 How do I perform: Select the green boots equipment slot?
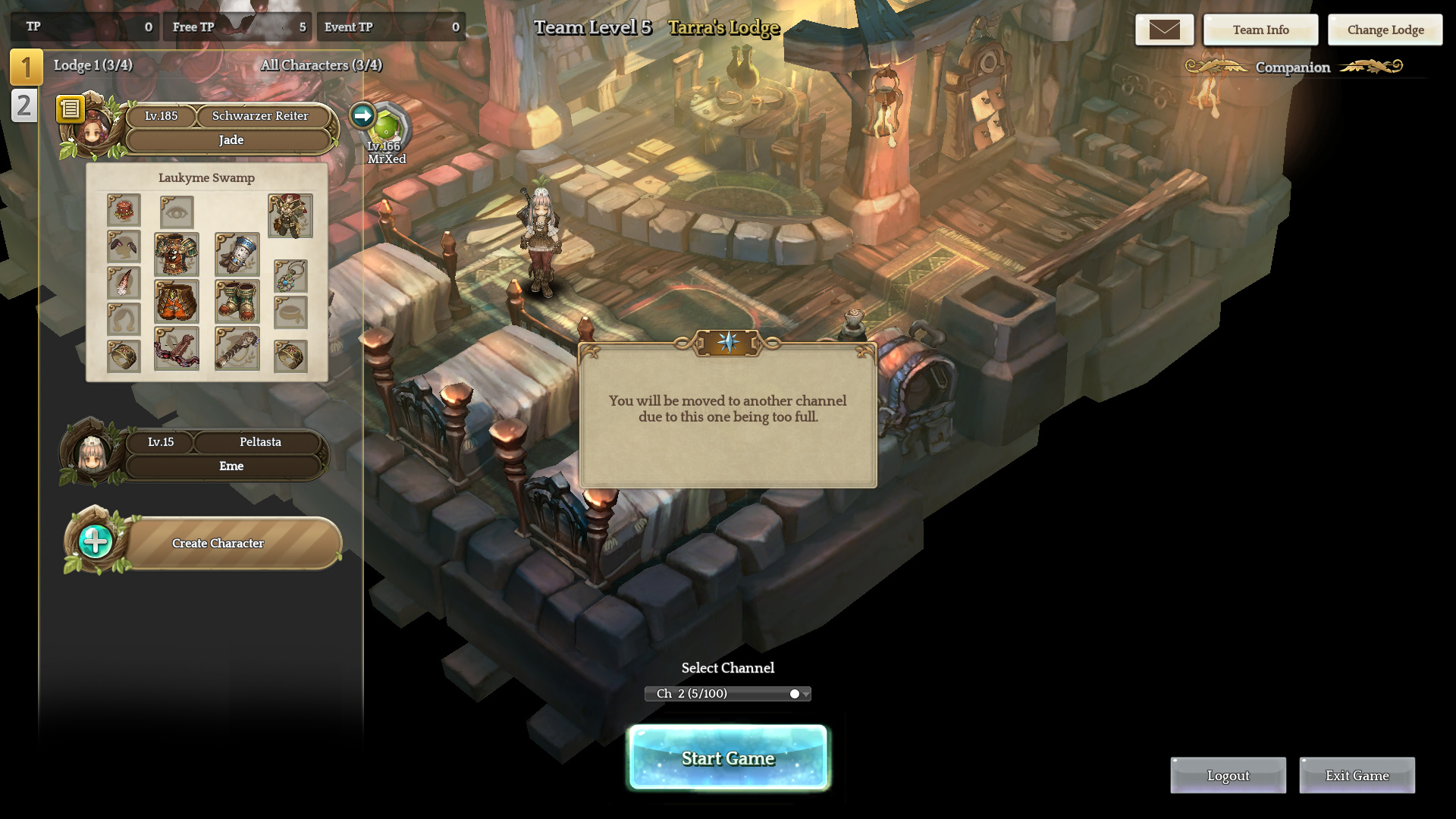237,301
